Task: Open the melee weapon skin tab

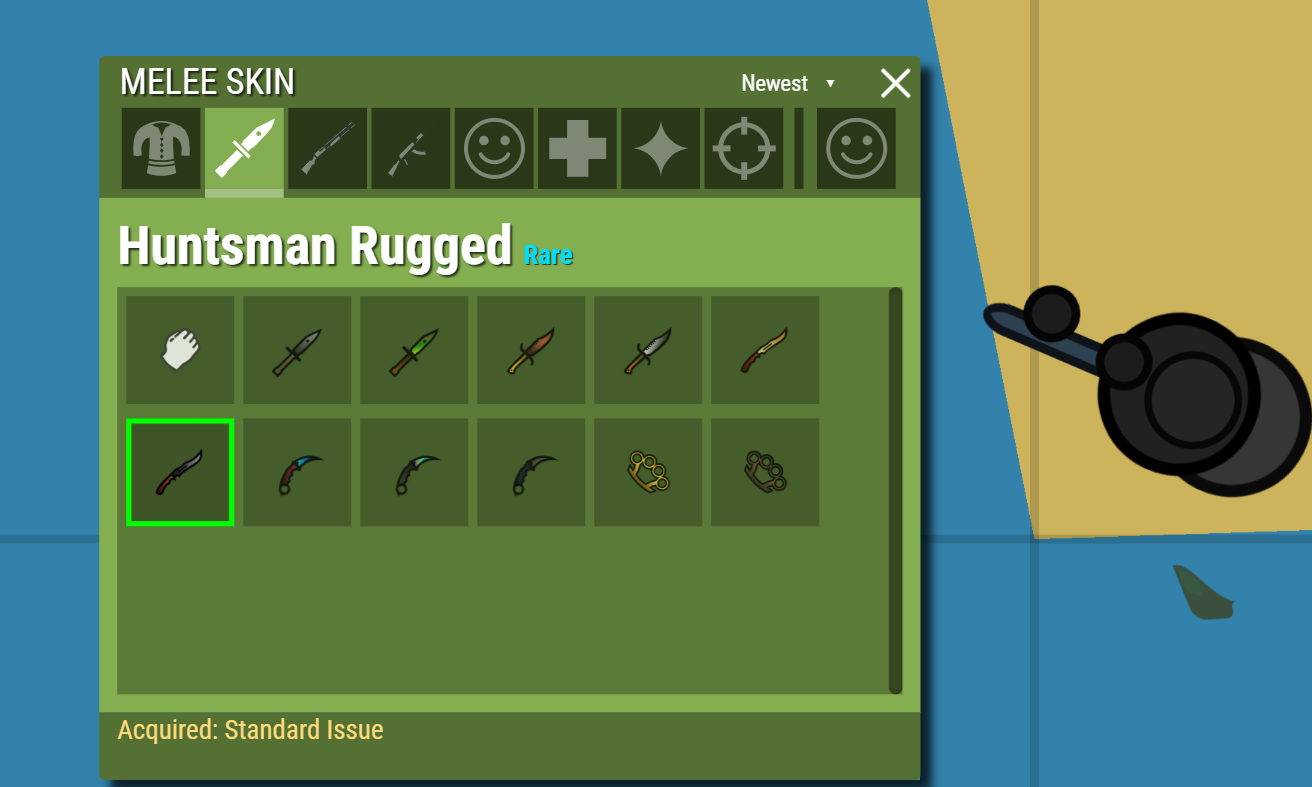Action: (x=244, y=149)
